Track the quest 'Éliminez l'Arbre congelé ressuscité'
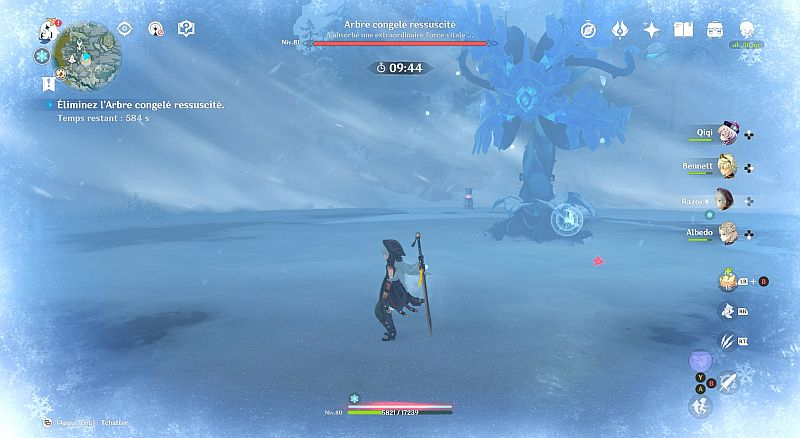Image resolution: width=800 pixels, height=438 pixels. point(140,104)
